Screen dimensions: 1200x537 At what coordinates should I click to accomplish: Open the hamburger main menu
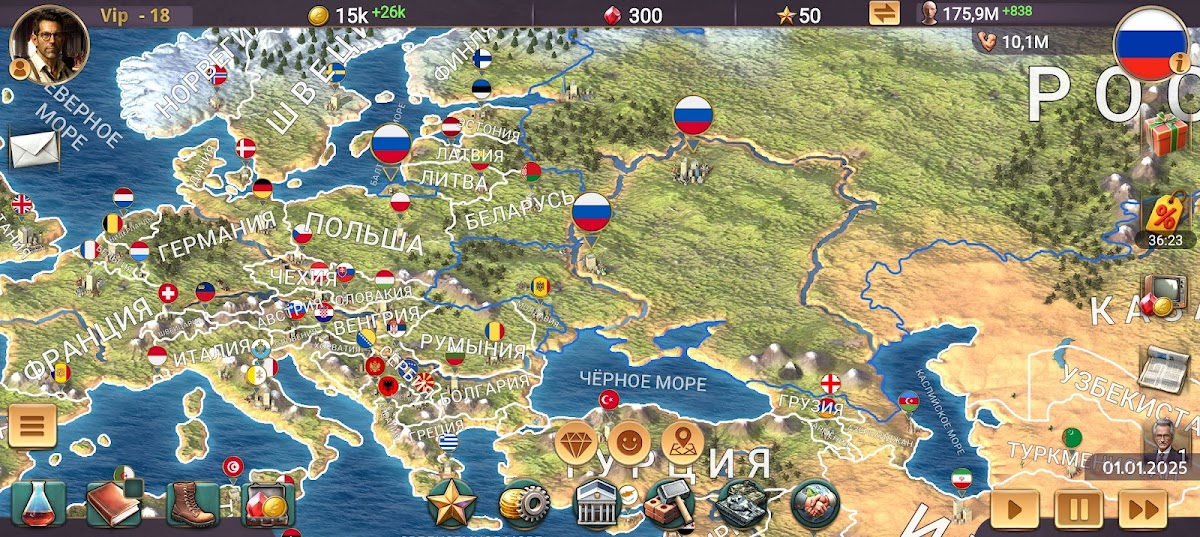pos(32,426)
